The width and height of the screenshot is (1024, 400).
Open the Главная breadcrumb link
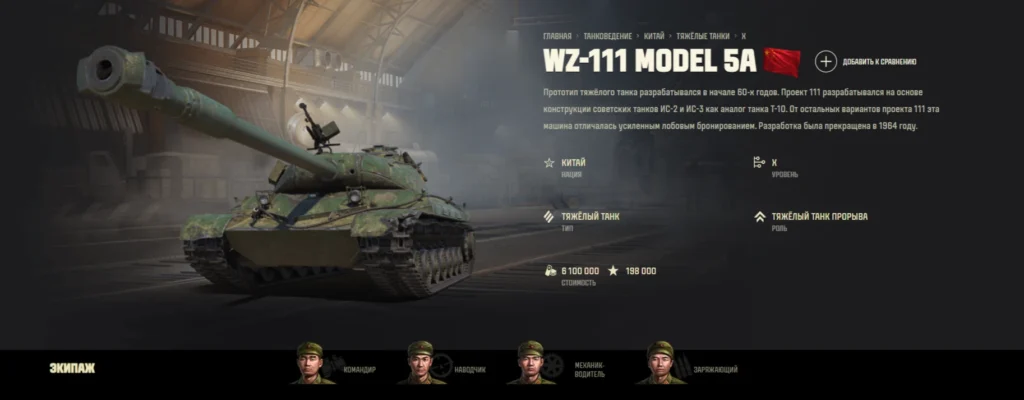point(557,35)
